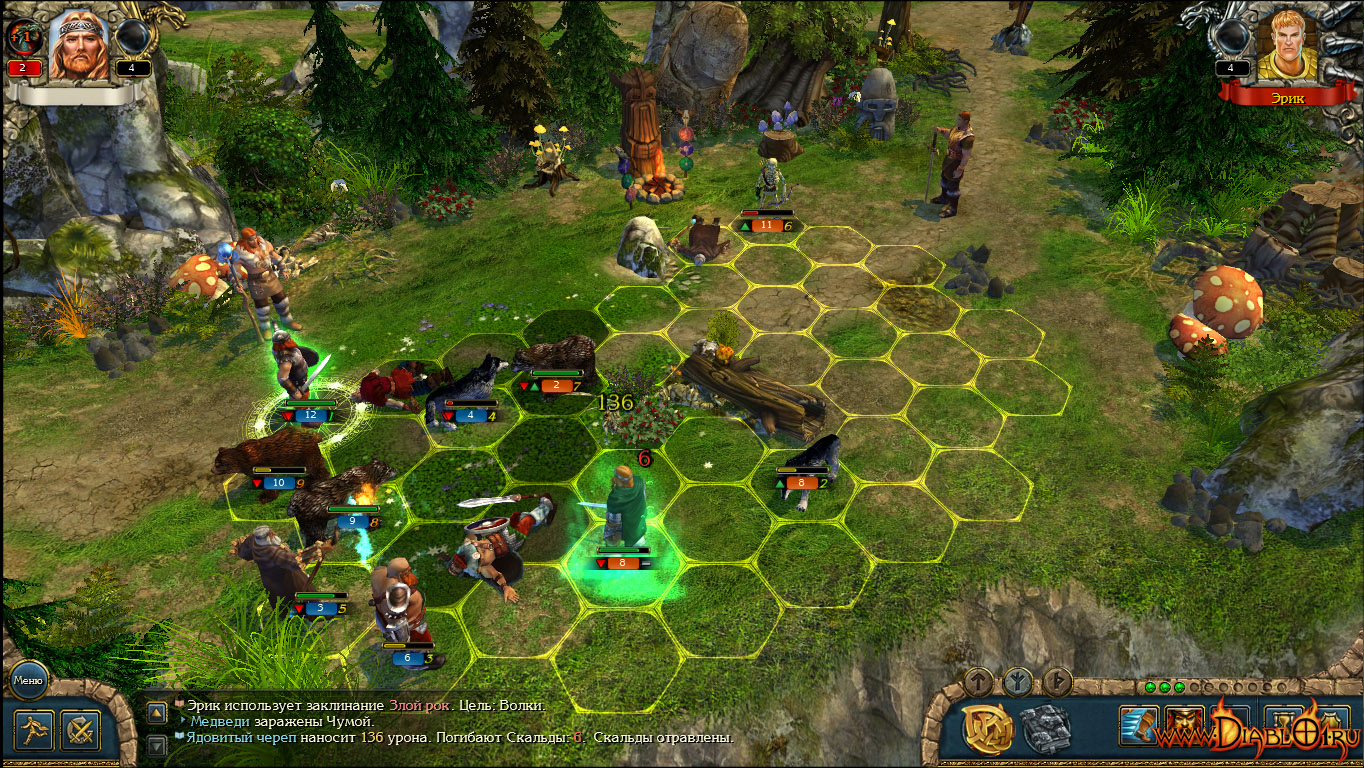Viewport: 1364px width, 768px height.
Task: Open the Меню button
Action: click(x=28, y=681)
